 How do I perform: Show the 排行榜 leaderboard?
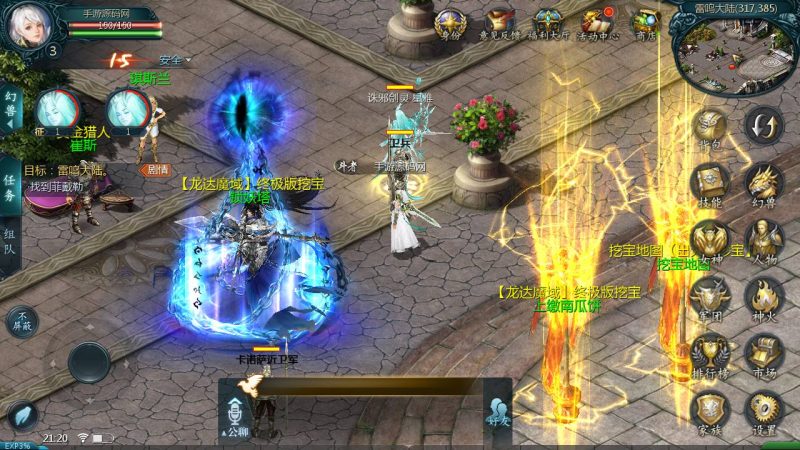(710, 353)
